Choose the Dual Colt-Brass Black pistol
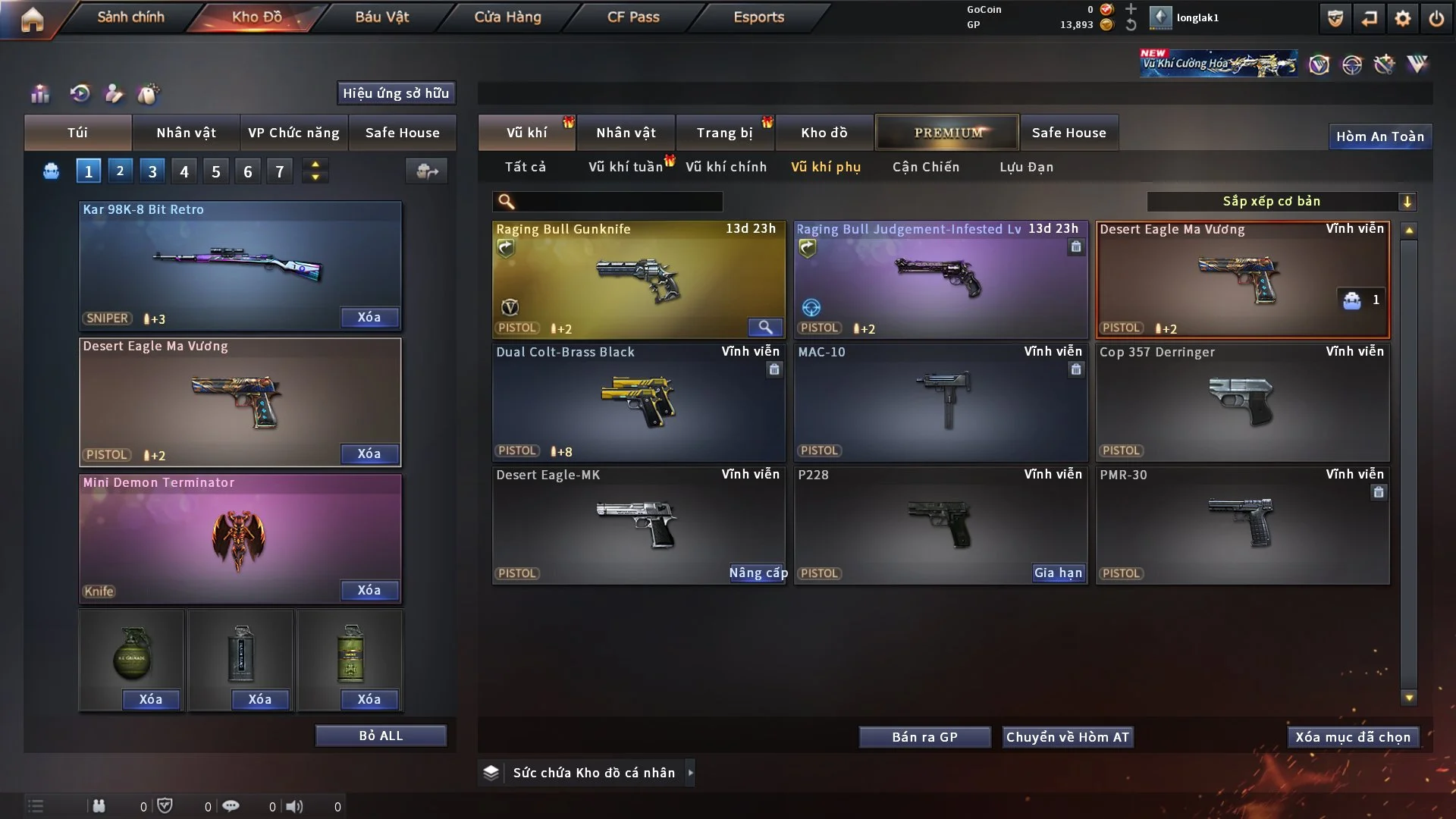Image resolution: width=1456 pixels, height=819 pixels. pyautogui.click(x=638, y=402)
